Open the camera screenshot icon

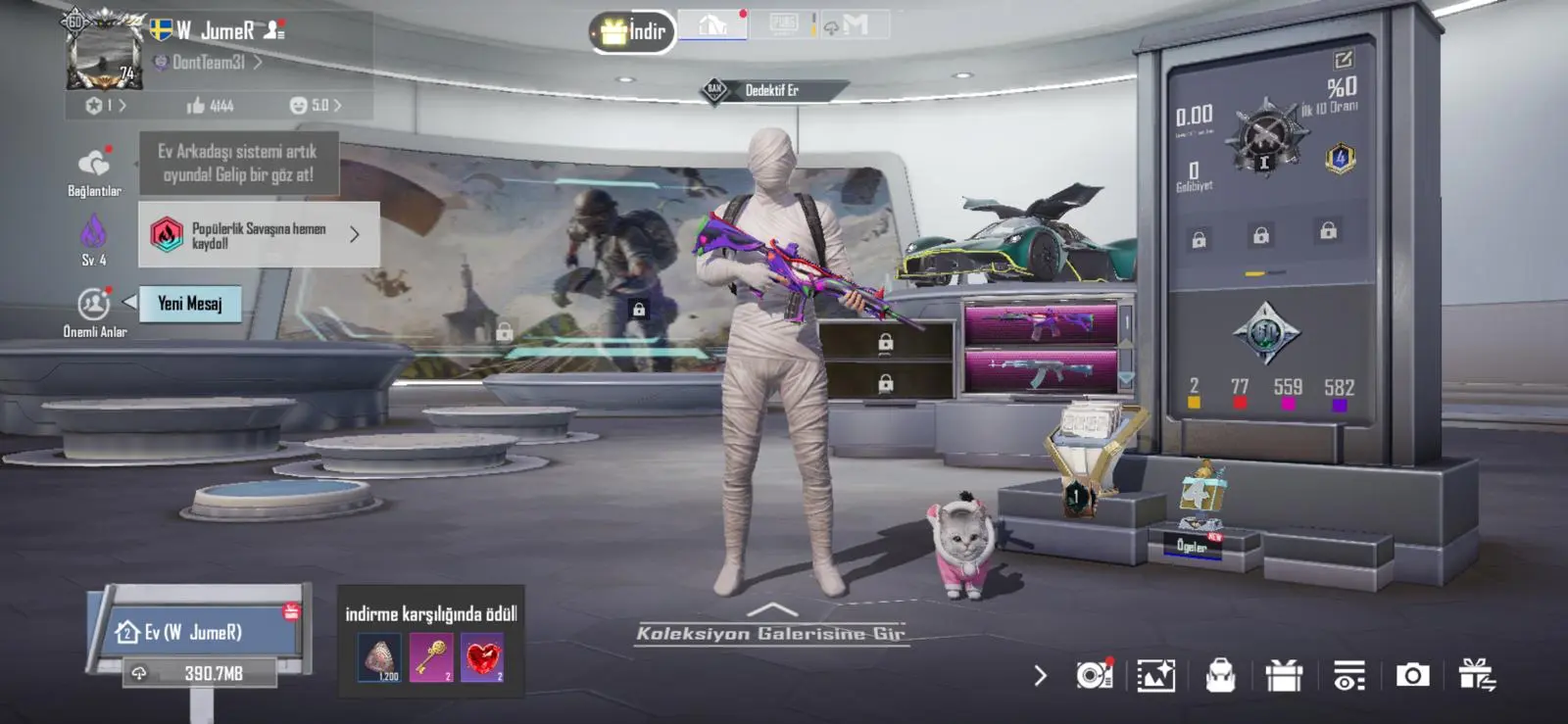pyautogui.click(x=1412, y=675)
